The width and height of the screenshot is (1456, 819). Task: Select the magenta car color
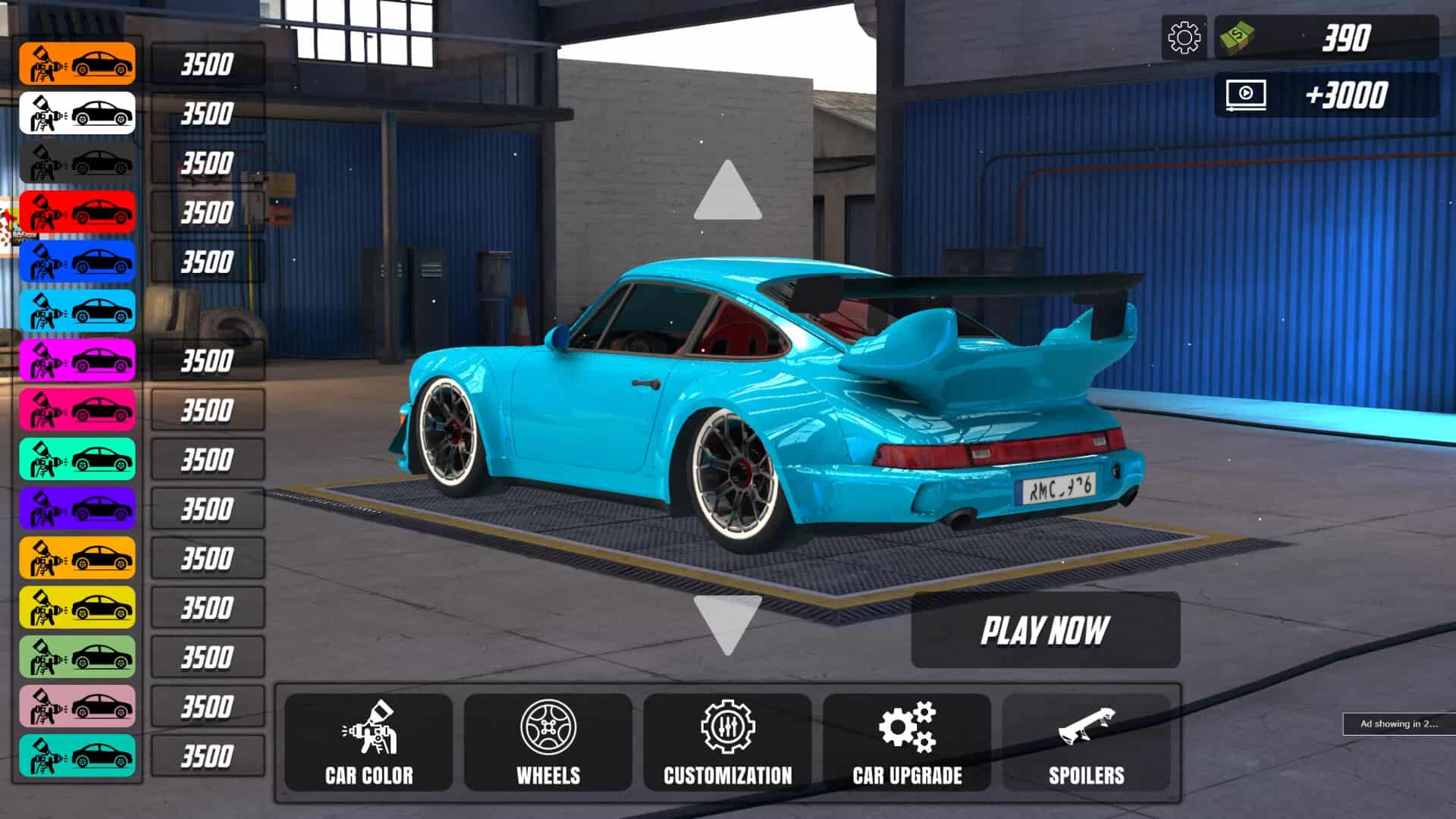click(x=76, y=360)
